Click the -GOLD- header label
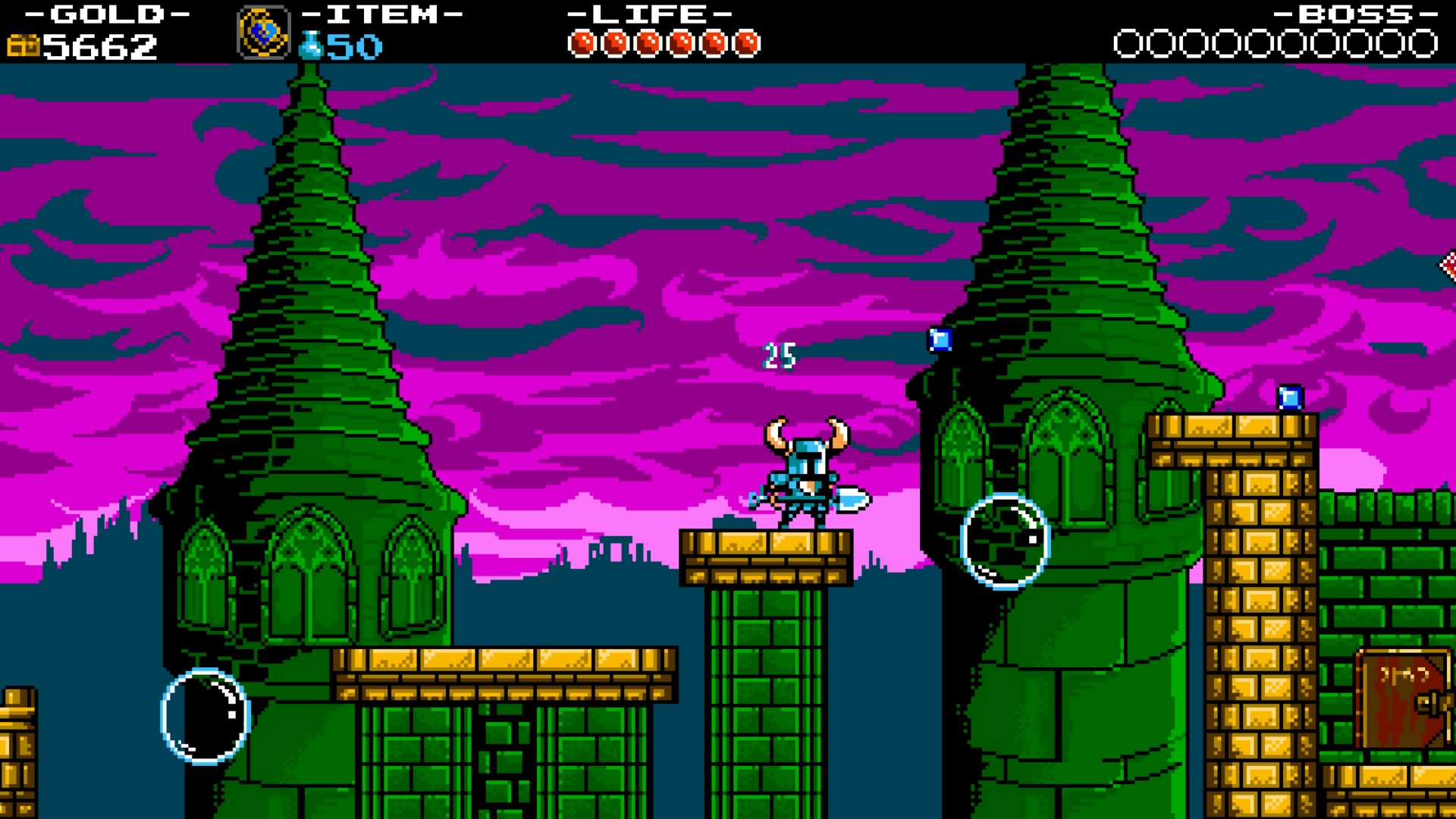 108,14
